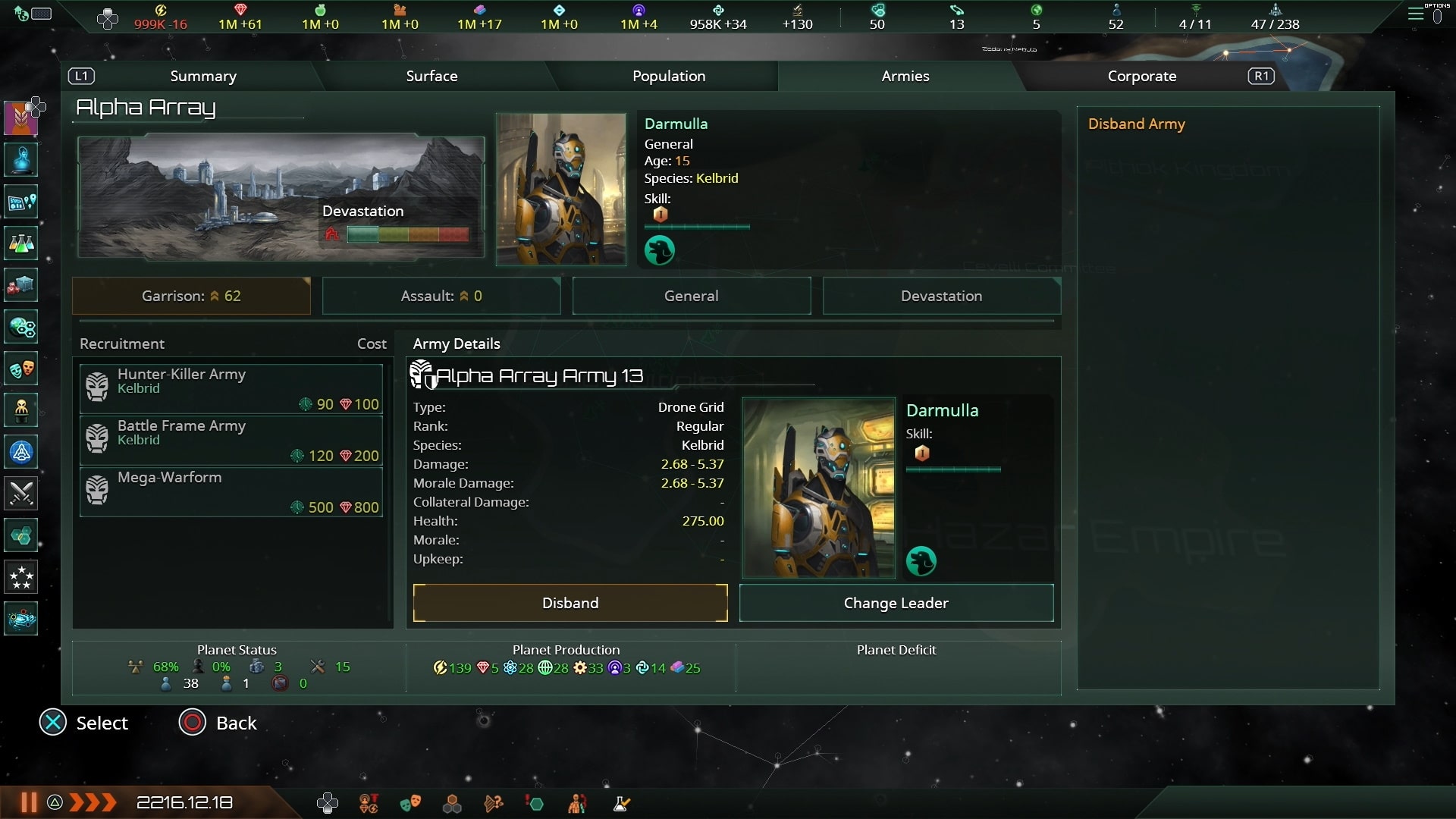Recruit a Hunter-Killer Army
The height and width of the screenshot is (819, 1456).
pos(231,388)
